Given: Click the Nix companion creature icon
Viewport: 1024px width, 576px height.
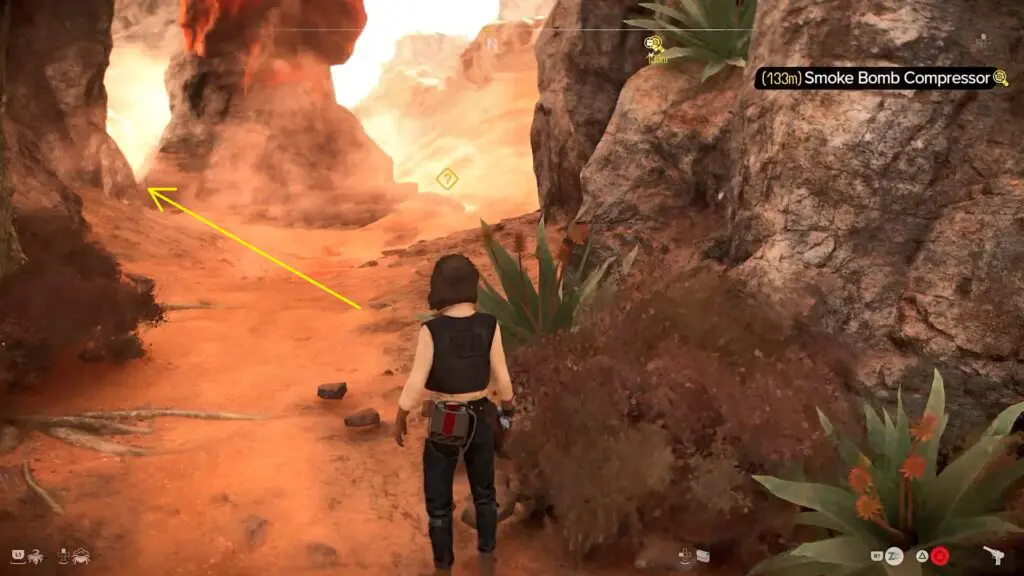Looking at the screenshot, I should (35, 554).
